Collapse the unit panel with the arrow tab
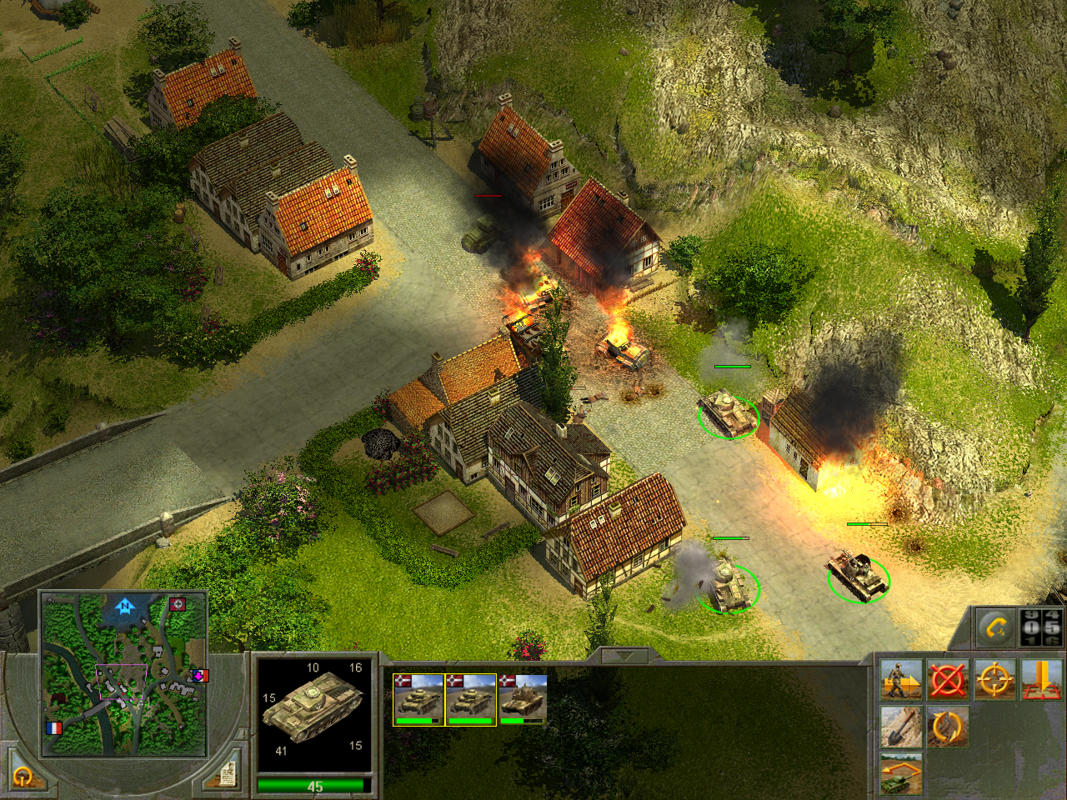 (625, 656)
